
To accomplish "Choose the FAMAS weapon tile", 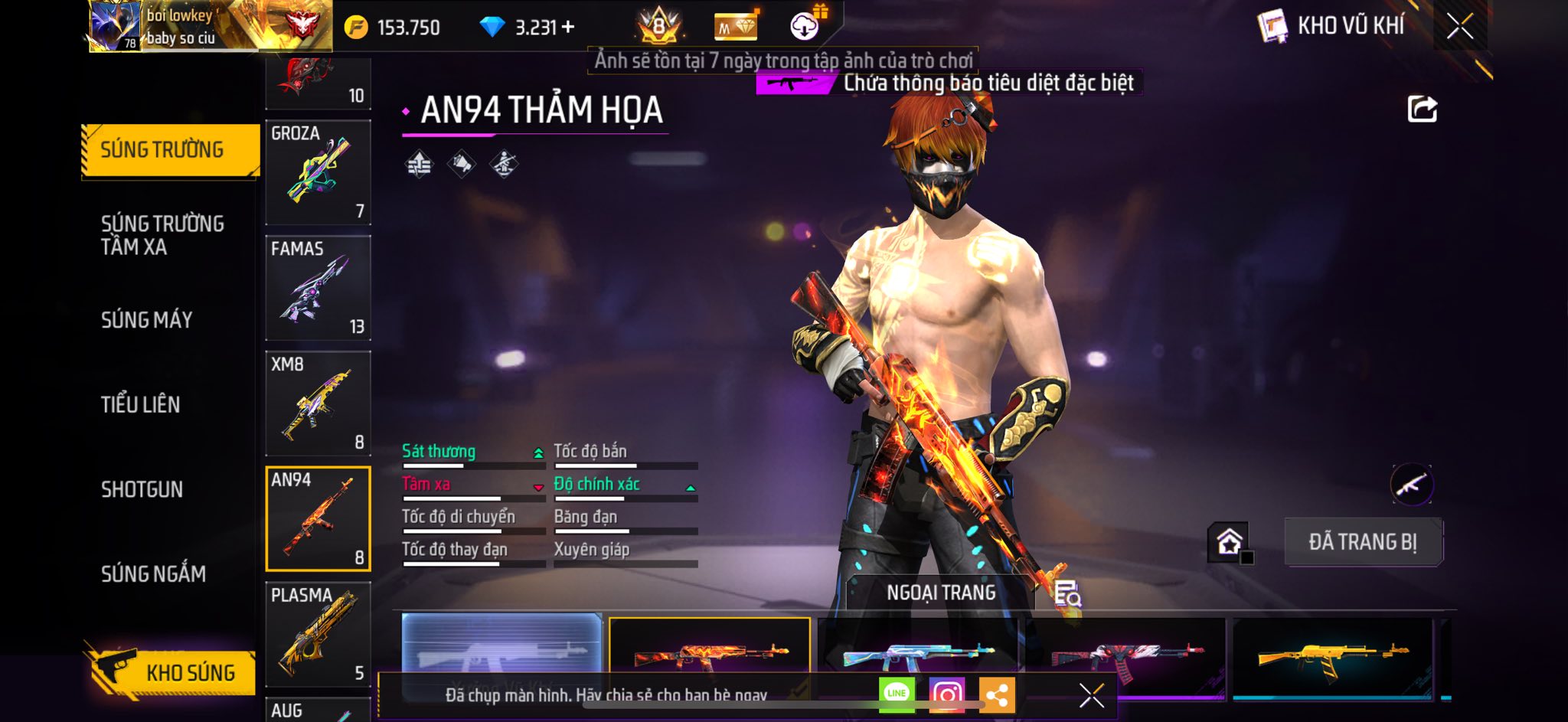I will coord(318,288).
